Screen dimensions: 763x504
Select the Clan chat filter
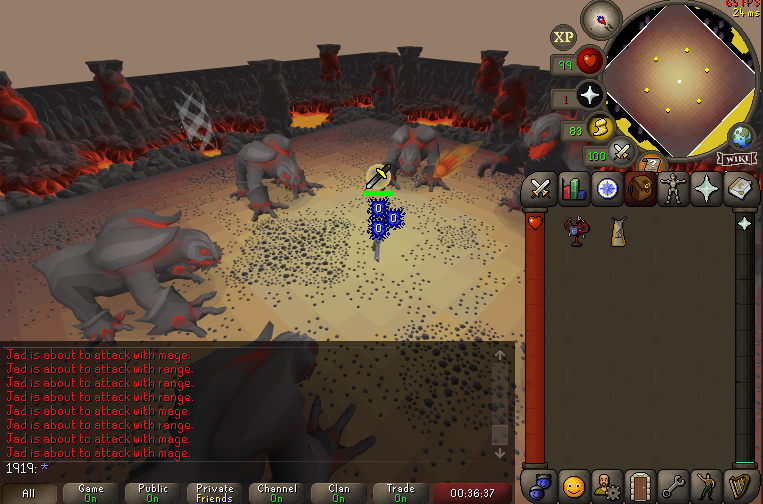point(338,493)
